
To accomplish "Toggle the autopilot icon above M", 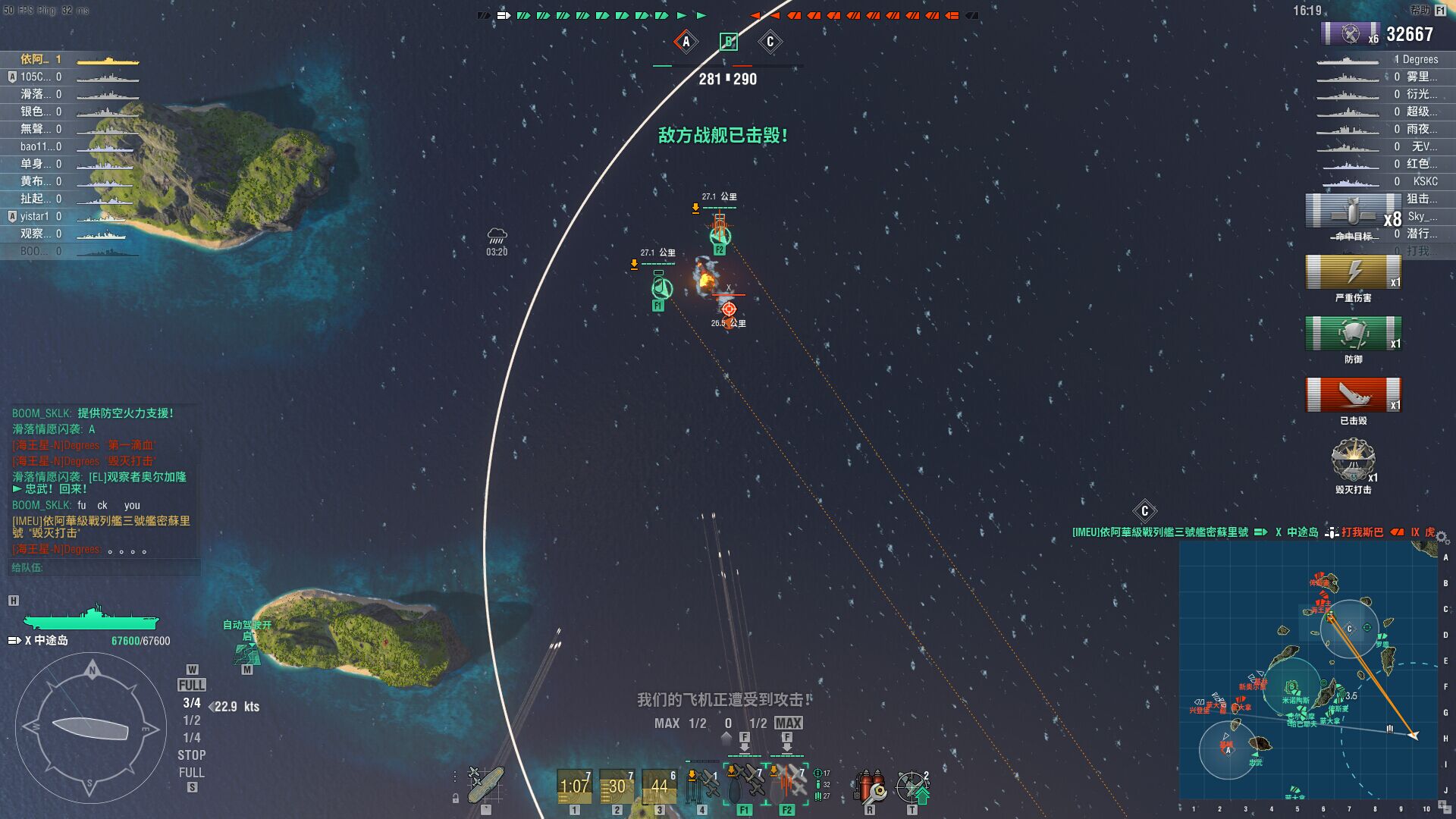I will [x=246, y=652].
